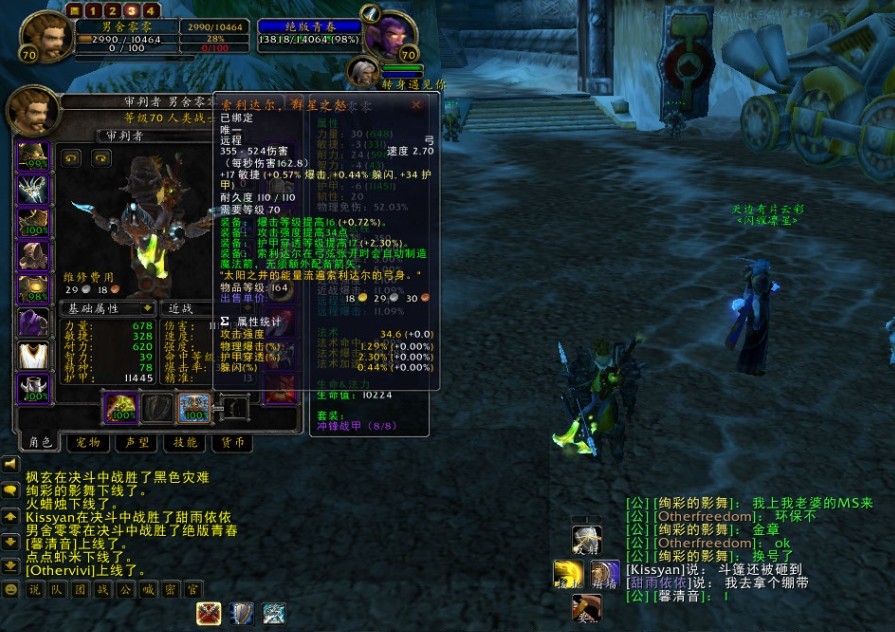Rotate the character model right

pyautogui.click(x=100, y=157)
